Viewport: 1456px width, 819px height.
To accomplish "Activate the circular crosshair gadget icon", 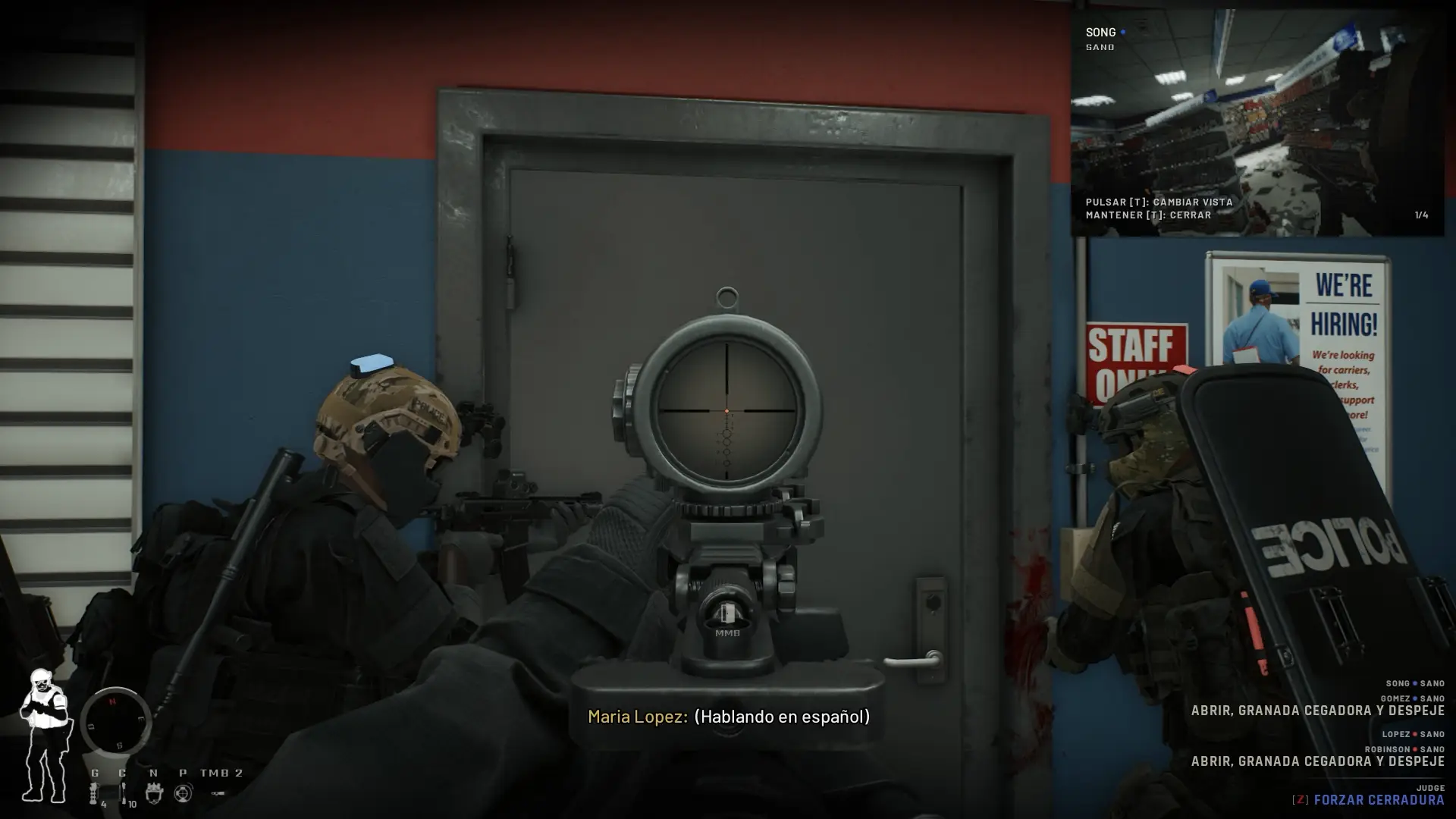I will point(183,793).
